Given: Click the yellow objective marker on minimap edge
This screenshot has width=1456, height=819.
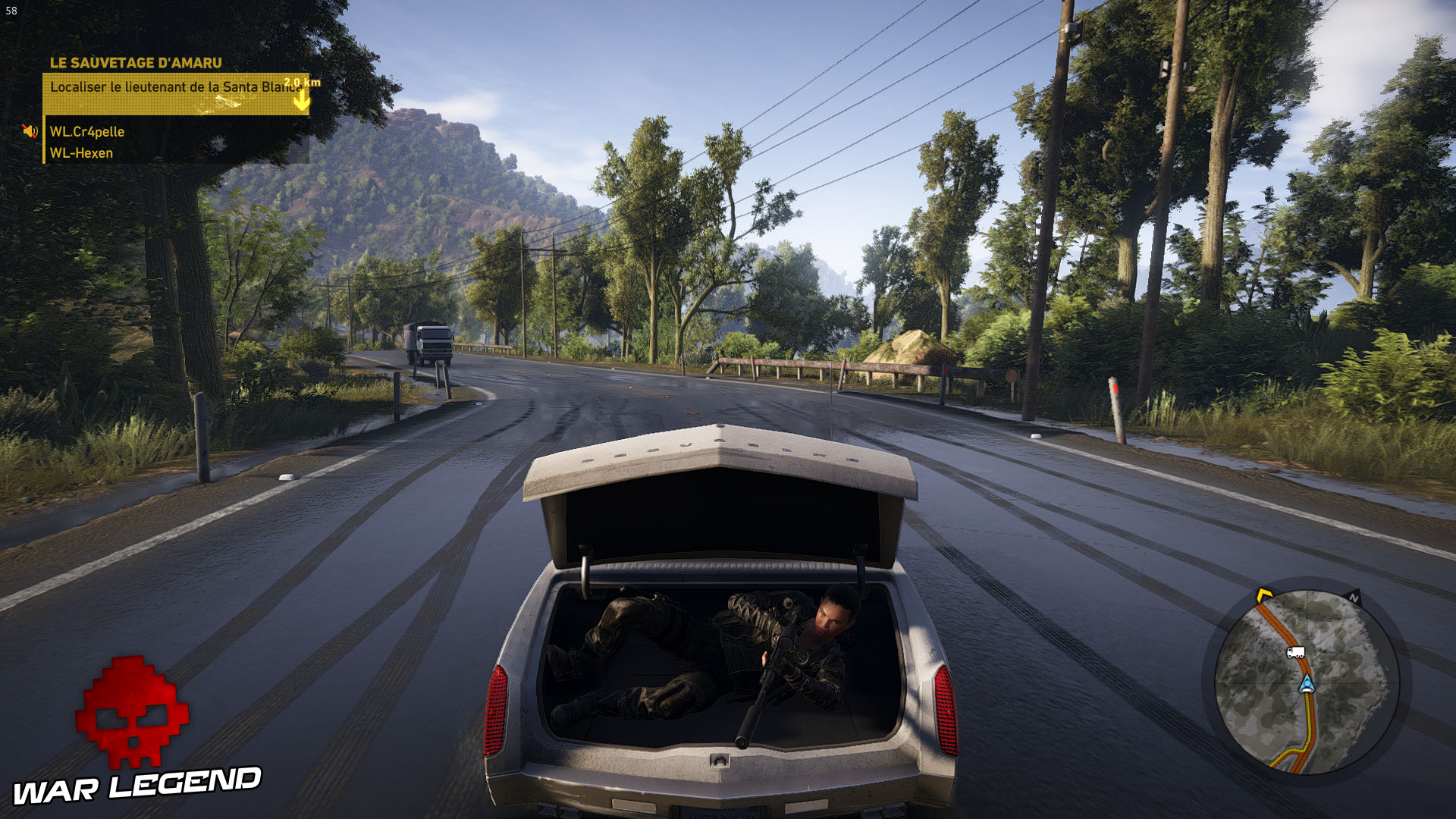Looking at the screenshot, I should click(x=1263, y=595).
